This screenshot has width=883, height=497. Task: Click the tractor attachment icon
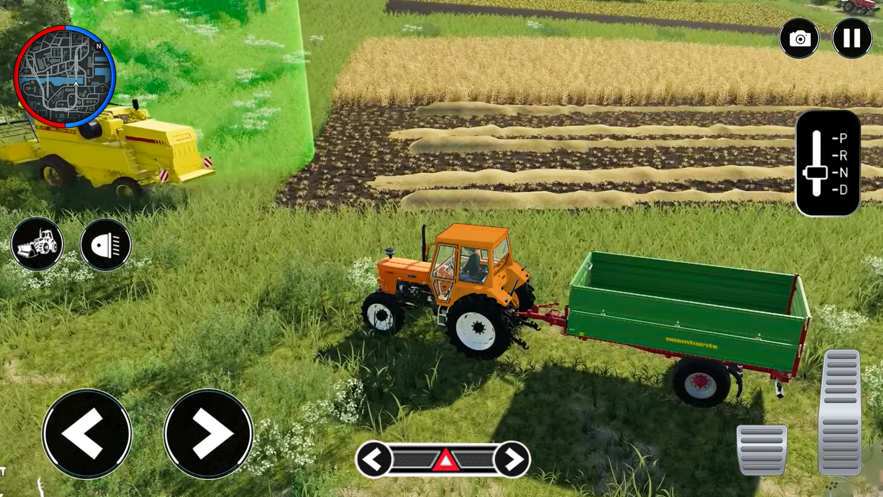coord(37,244)
